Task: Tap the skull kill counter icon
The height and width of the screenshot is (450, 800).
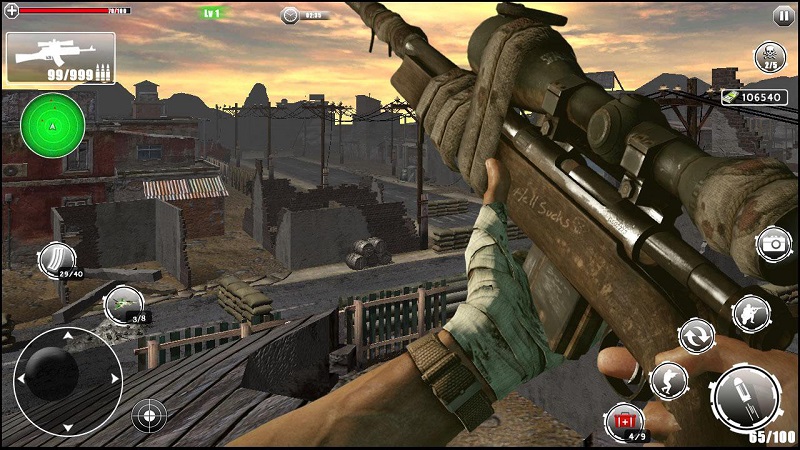Action: pyautogui.click(x=770, y=56)
